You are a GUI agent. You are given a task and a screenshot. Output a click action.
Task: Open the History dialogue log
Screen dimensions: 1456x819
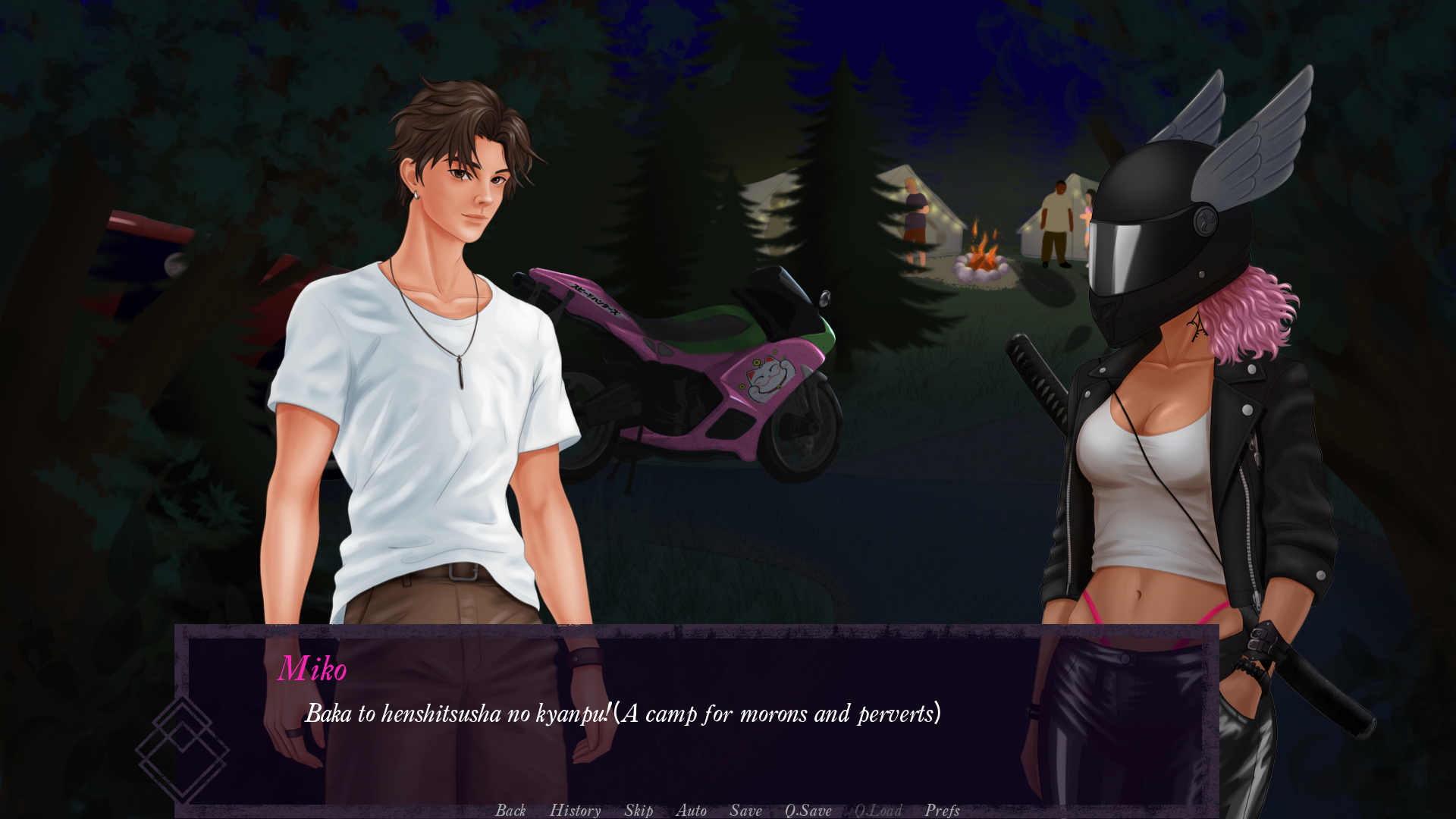(575, 811)
